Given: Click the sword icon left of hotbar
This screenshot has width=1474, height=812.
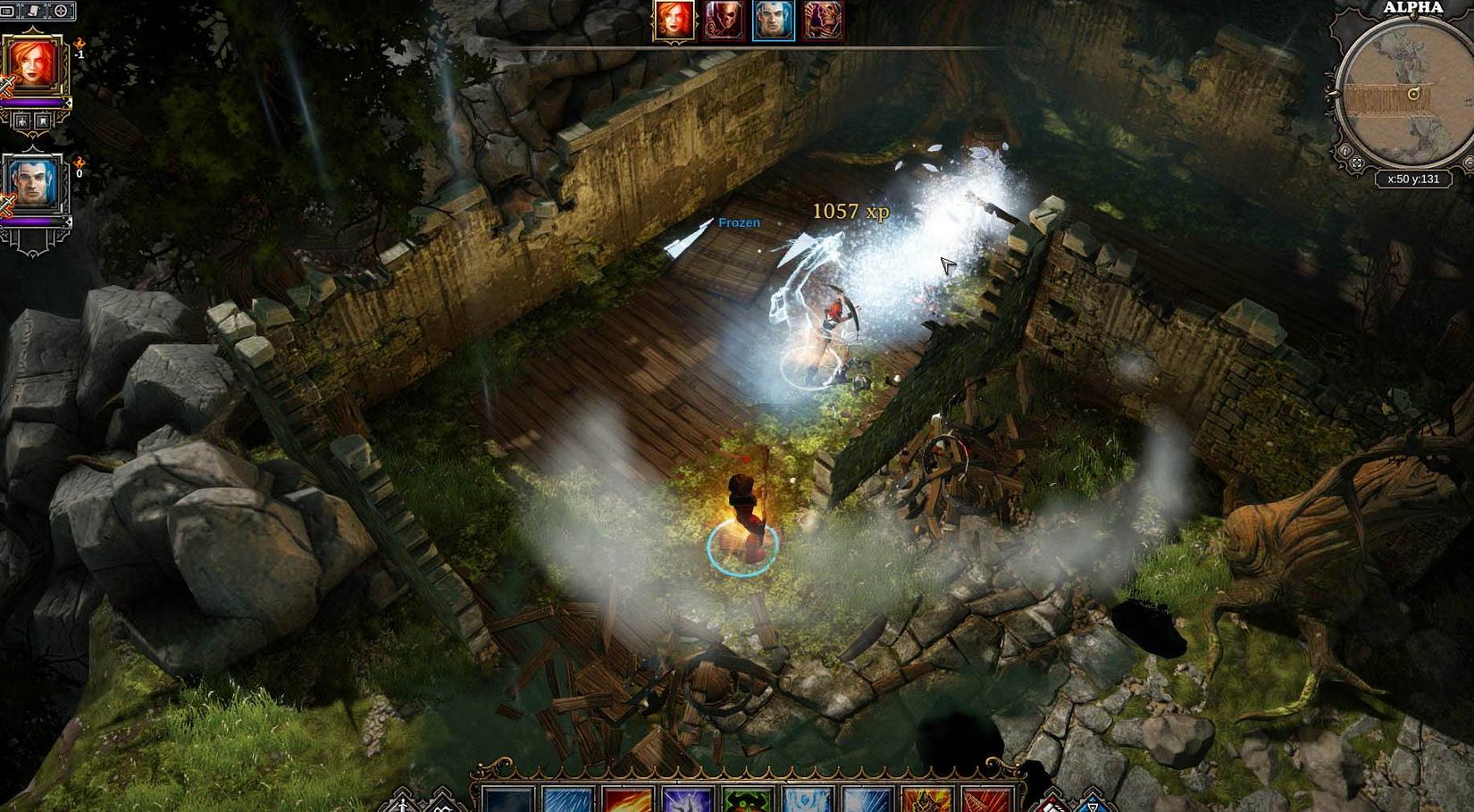Looking at the screenshot, I should (x=402, y=802).
